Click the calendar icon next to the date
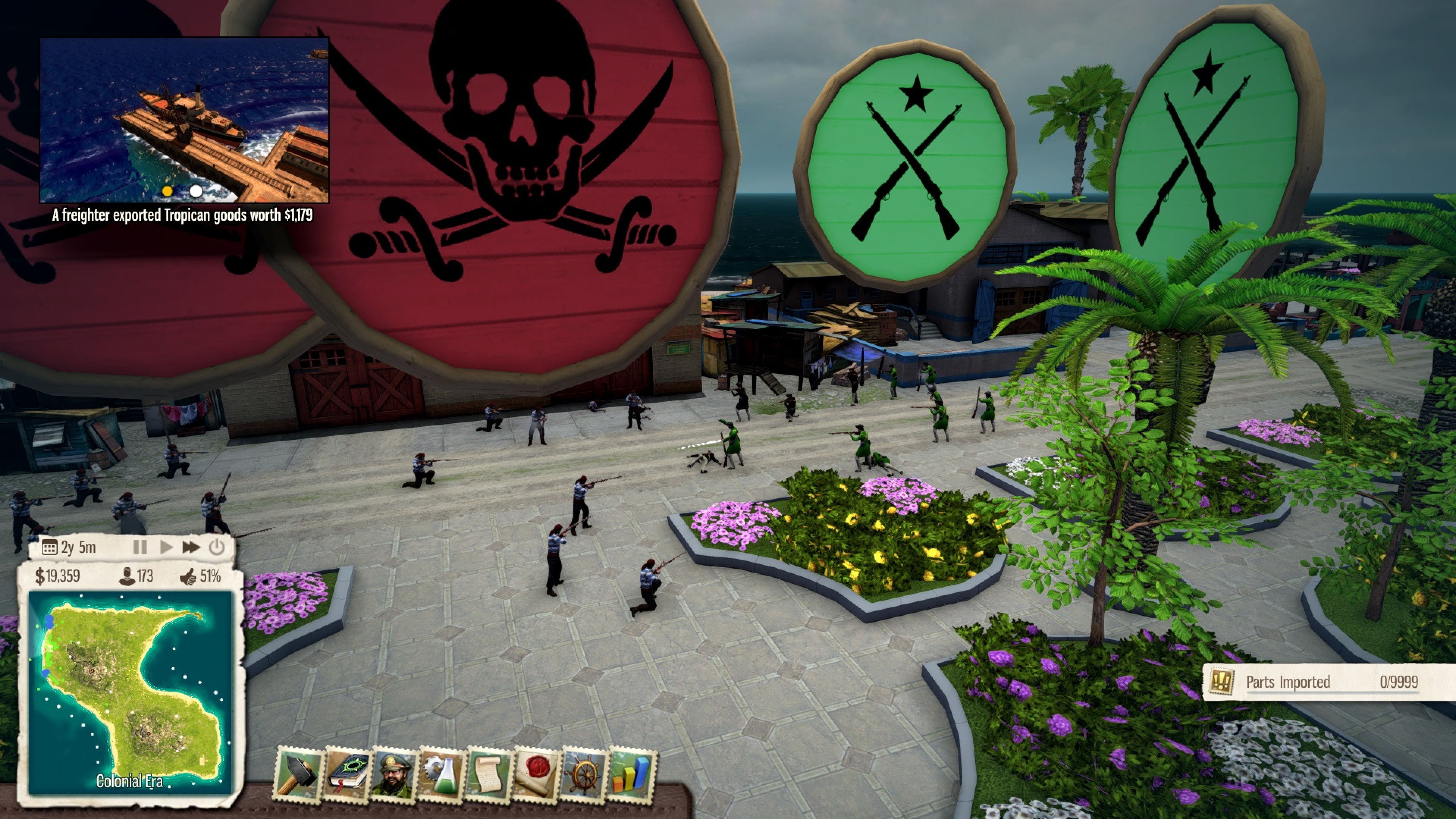The height and width of the screenshot is (819, 1456). click(49, 547)
